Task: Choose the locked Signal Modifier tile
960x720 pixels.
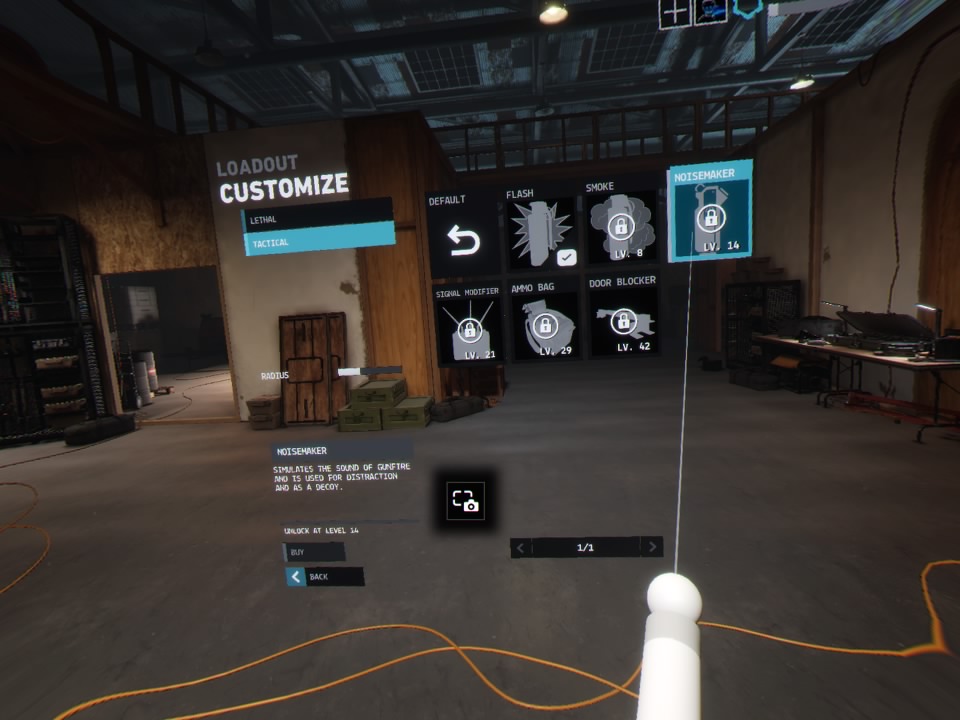Action: (x=469, y=327)
